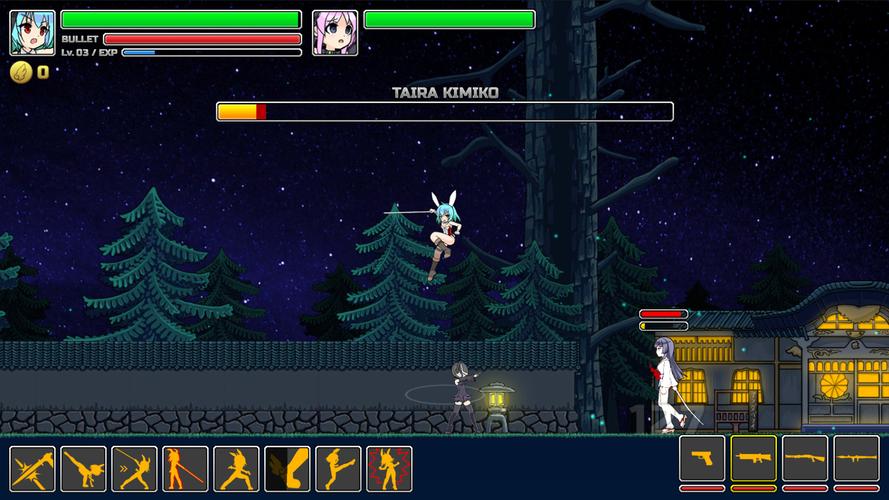This screenshot has height=500, width=889.
Task: Equip the shotgun weapon
Action: pyautogui.click(x=805, y=458)
